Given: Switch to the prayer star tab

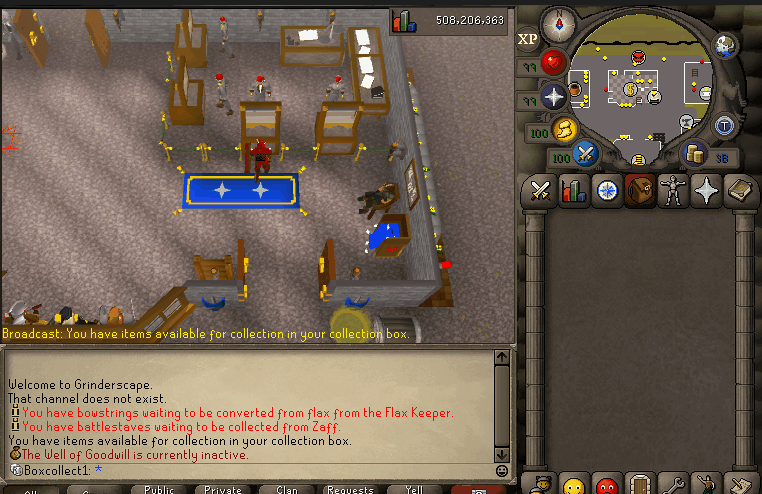Looking at the screenshot, I should (705, 189).
